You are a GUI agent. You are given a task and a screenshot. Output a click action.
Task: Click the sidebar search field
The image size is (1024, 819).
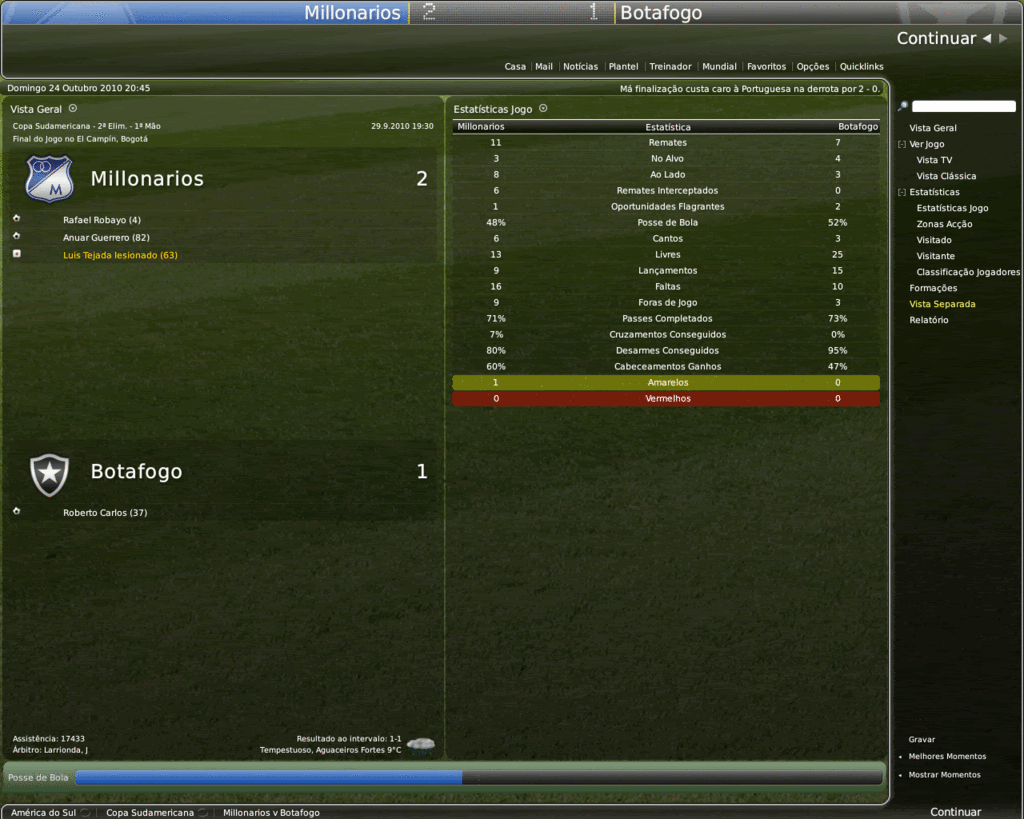click(x=963, y=106)
